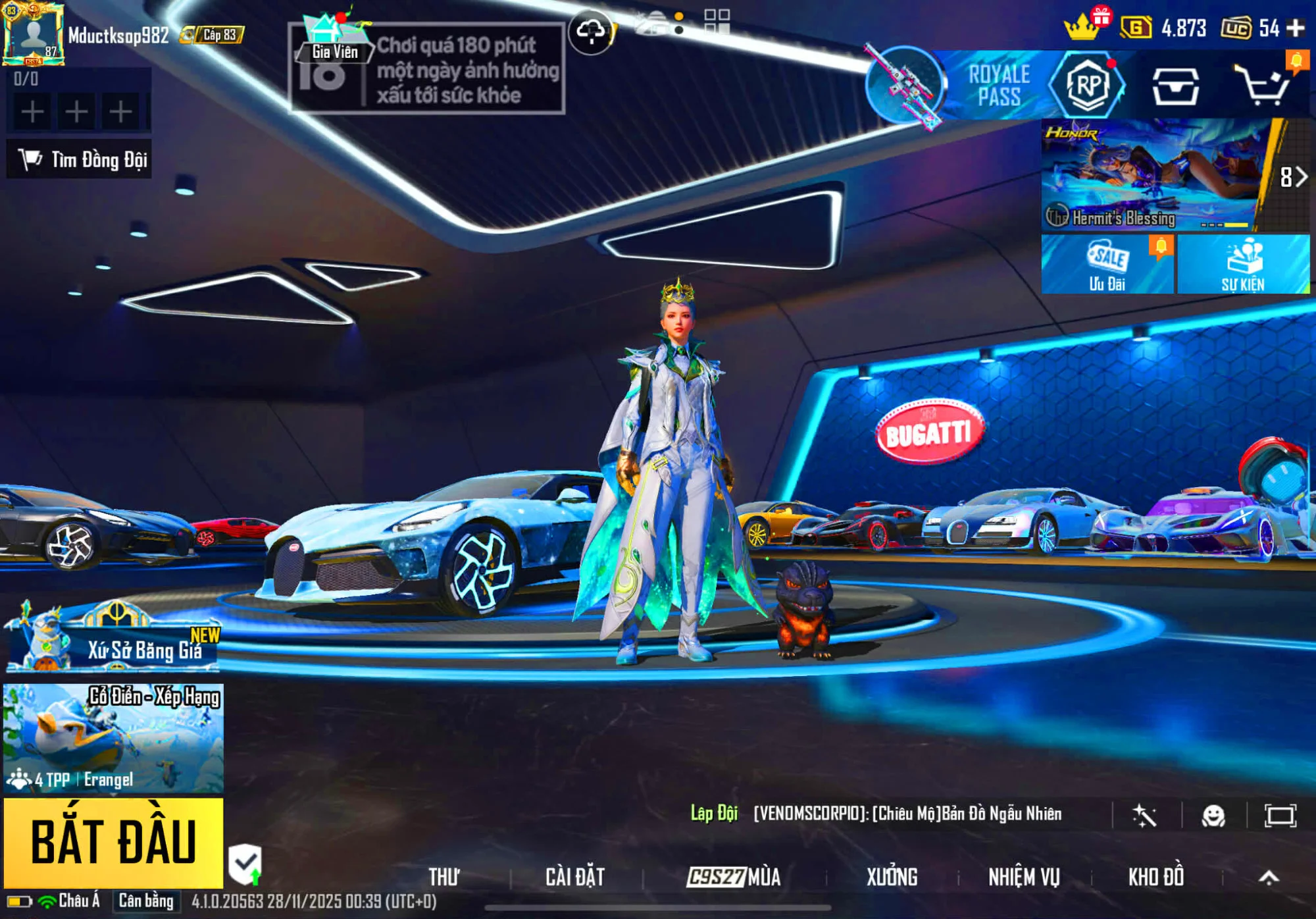Viewport: 1316px width, 919px height.
Task: Go to the XƯỞNG workshop
Action: tap(892, 877)
